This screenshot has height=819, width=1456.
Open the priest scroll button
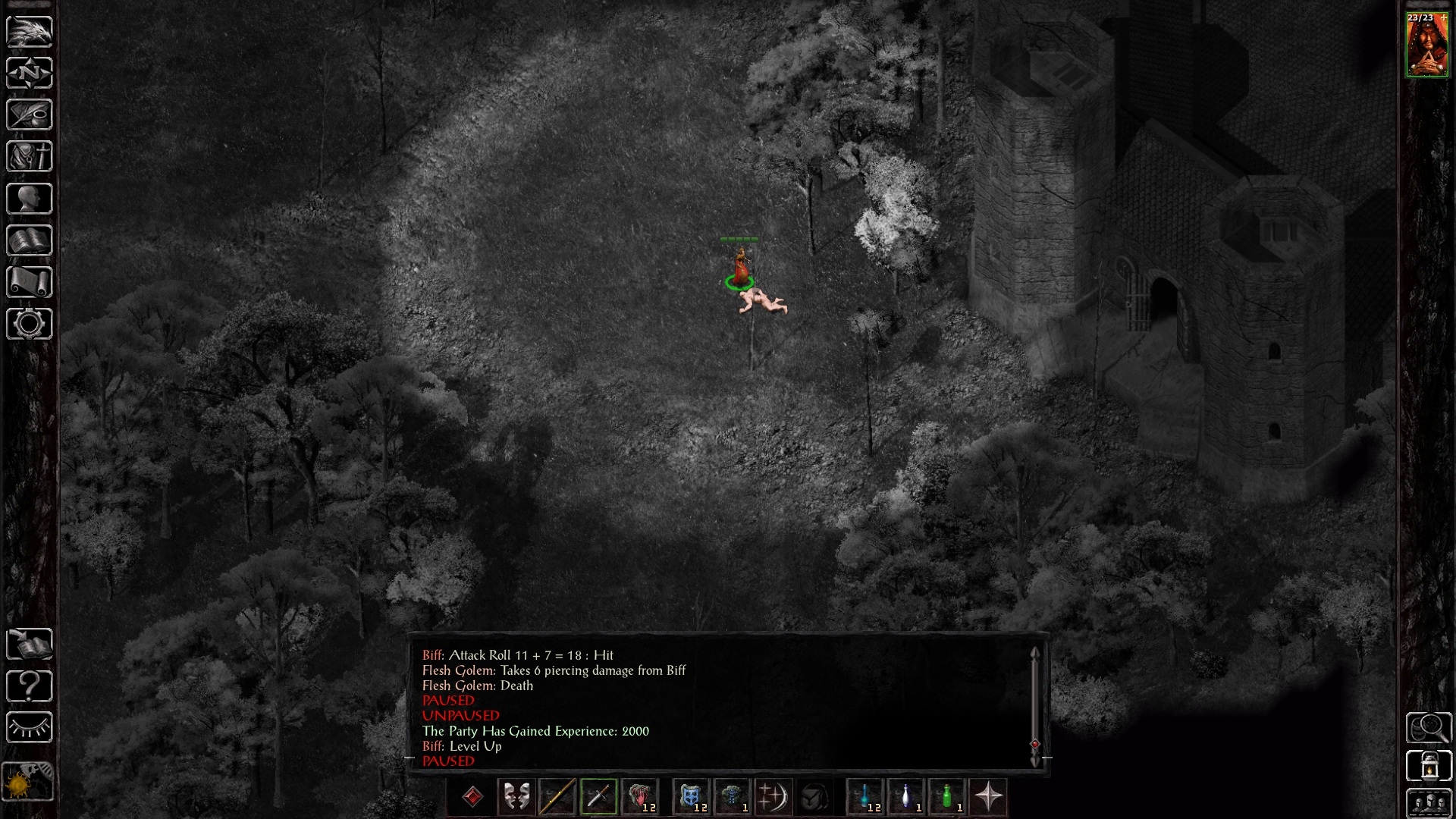[x=30, y=282]
